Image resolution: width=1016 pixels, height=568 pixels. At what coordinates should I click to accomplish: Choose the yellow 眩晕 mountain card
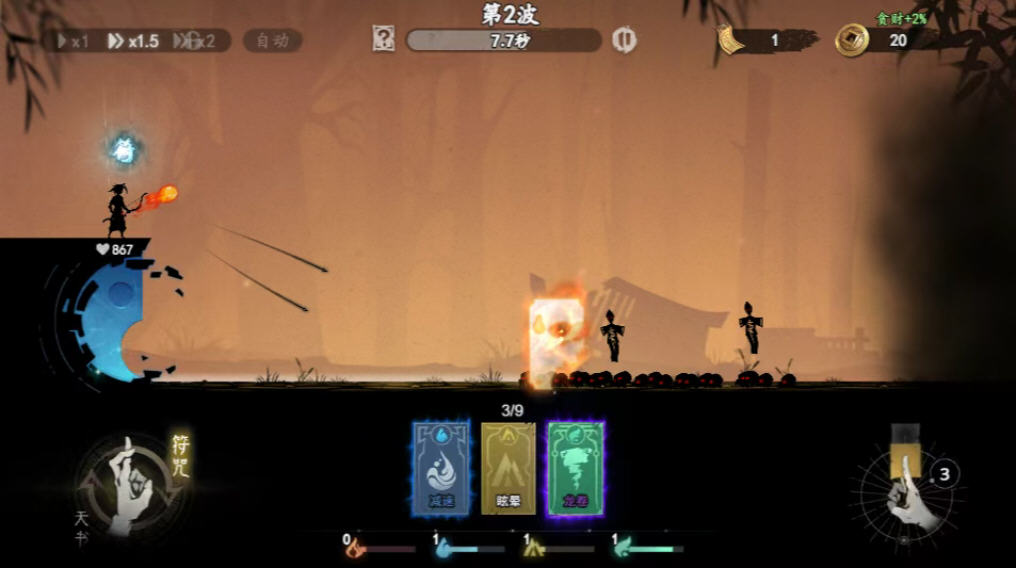point(508,468)
